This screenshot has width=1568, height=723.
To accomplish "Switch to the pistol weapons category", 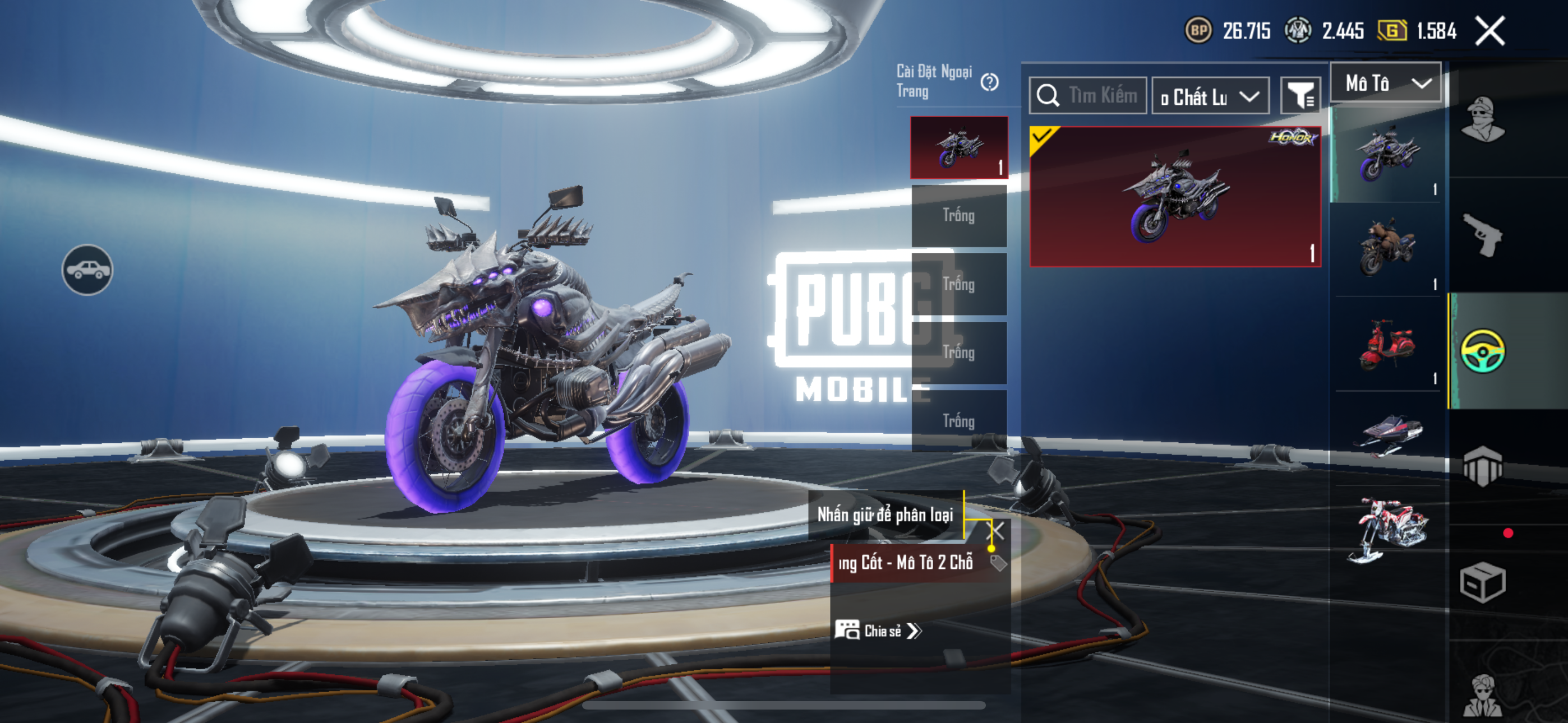I will coord(1483,235).
